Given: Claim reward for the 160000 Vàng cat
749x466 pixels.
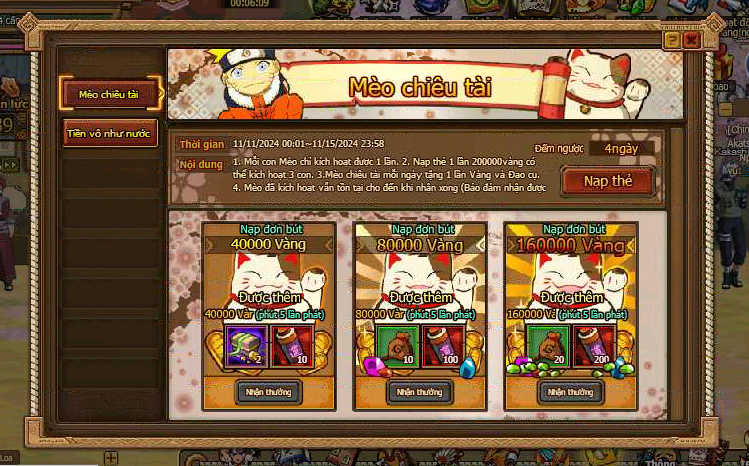Looking at the screenshot, I should pos(571,391).
